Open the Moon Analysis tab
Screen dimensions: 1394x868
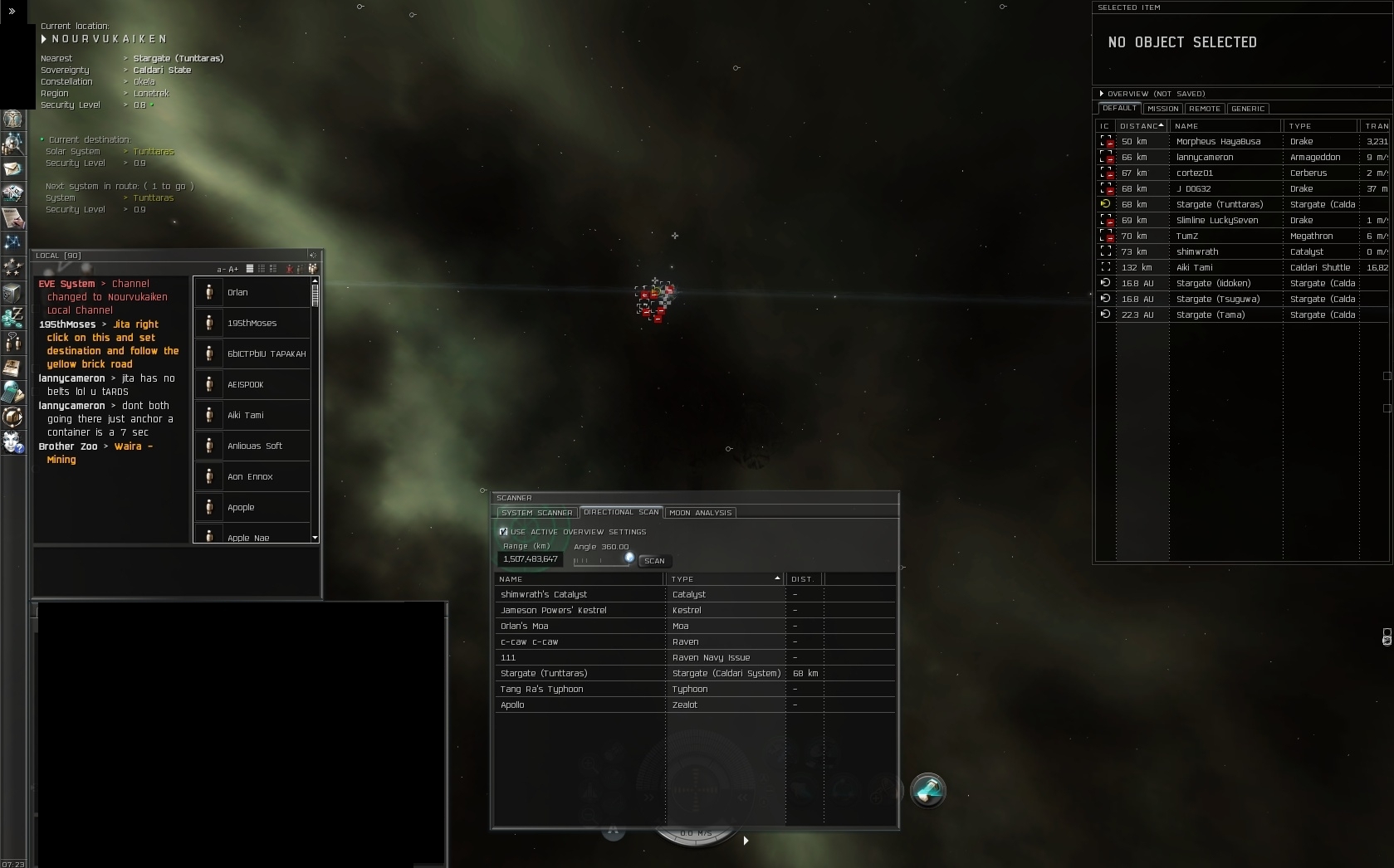tap(700, 513)
